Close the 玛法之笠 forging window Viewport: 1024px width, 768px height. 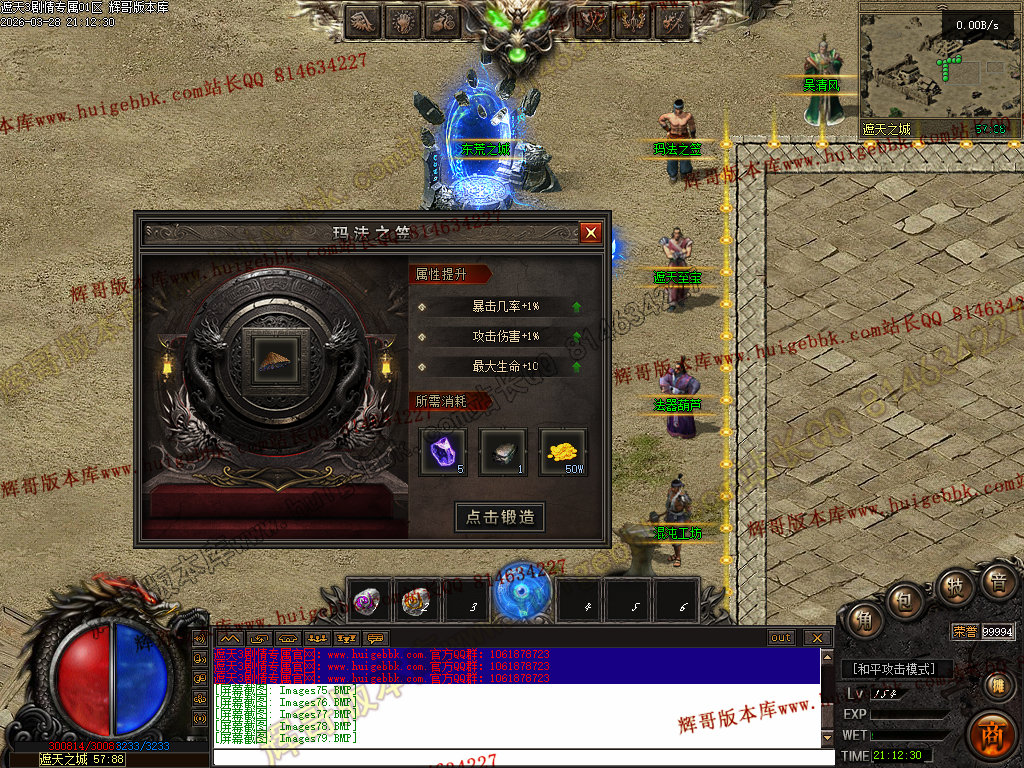pyautogui.click(x=591, y=233)
